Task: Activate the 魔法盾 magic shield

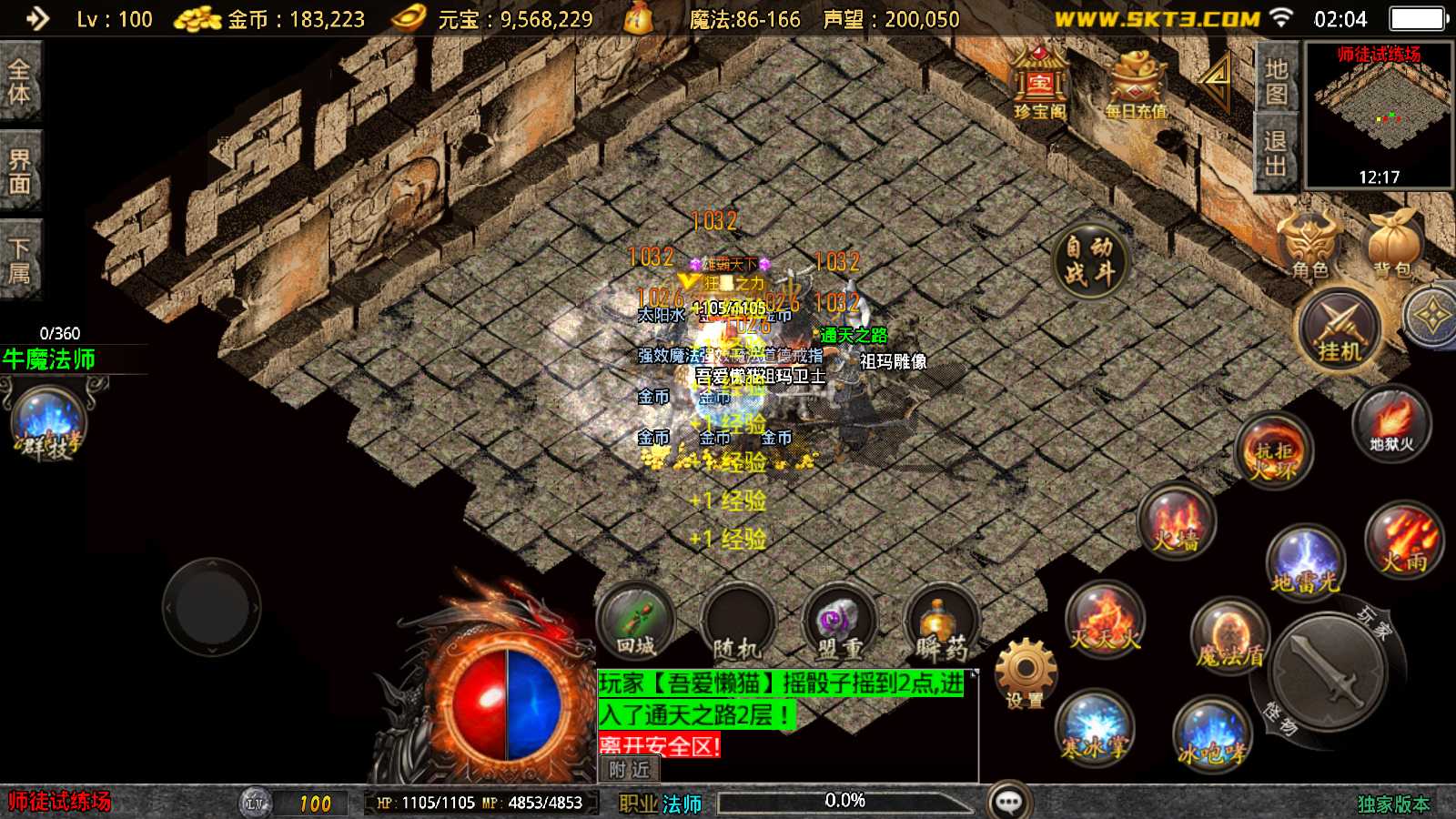Action: point(1230,636)
